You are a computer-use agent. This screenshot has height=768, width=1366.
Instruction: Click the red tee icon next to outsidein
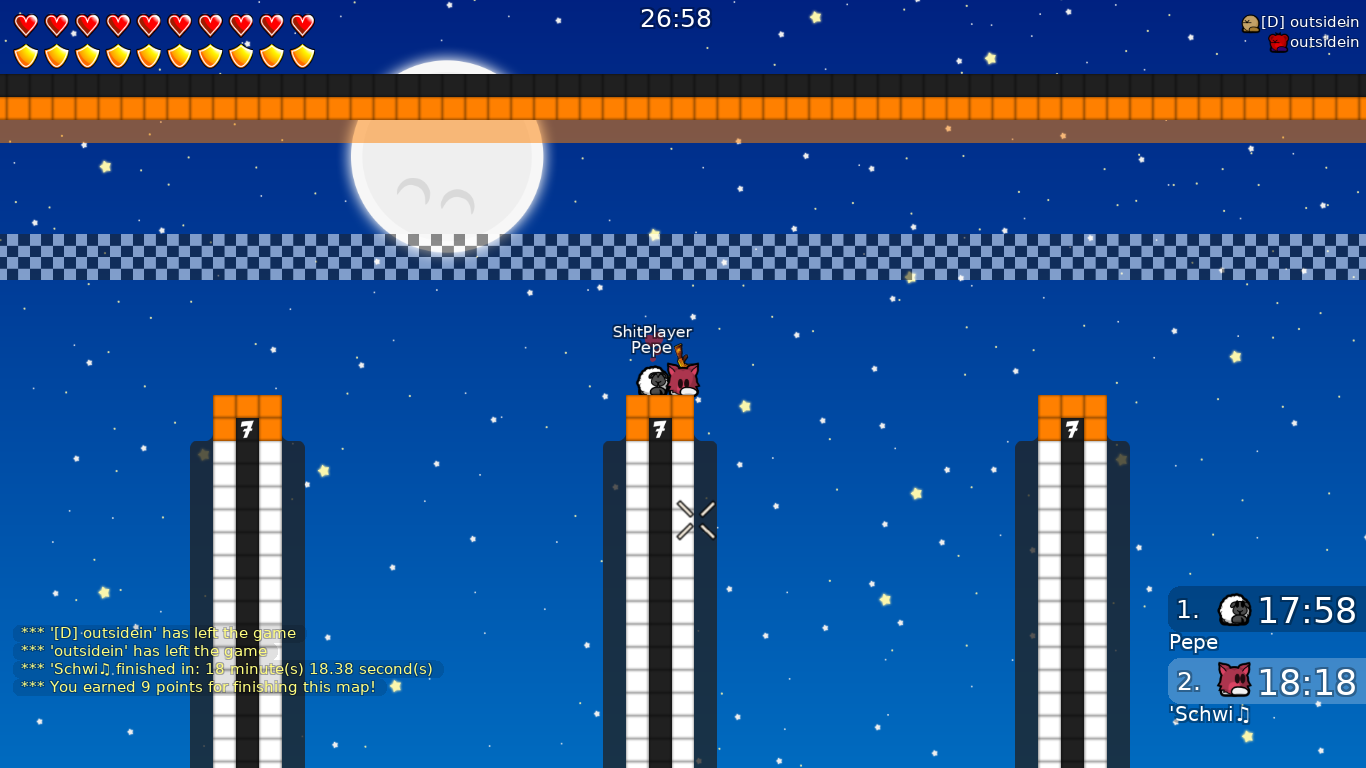point(1278,44)
